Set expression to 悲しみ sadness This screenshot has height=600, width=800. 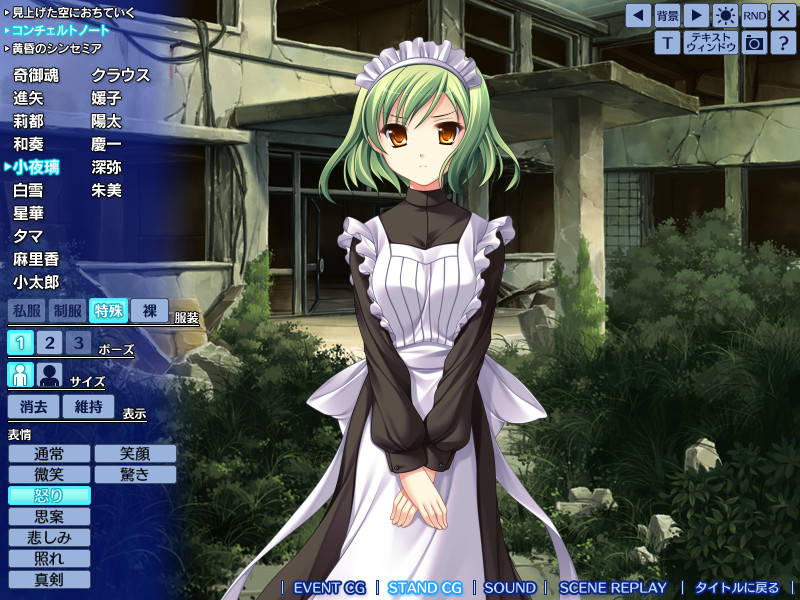pos(49,537)
